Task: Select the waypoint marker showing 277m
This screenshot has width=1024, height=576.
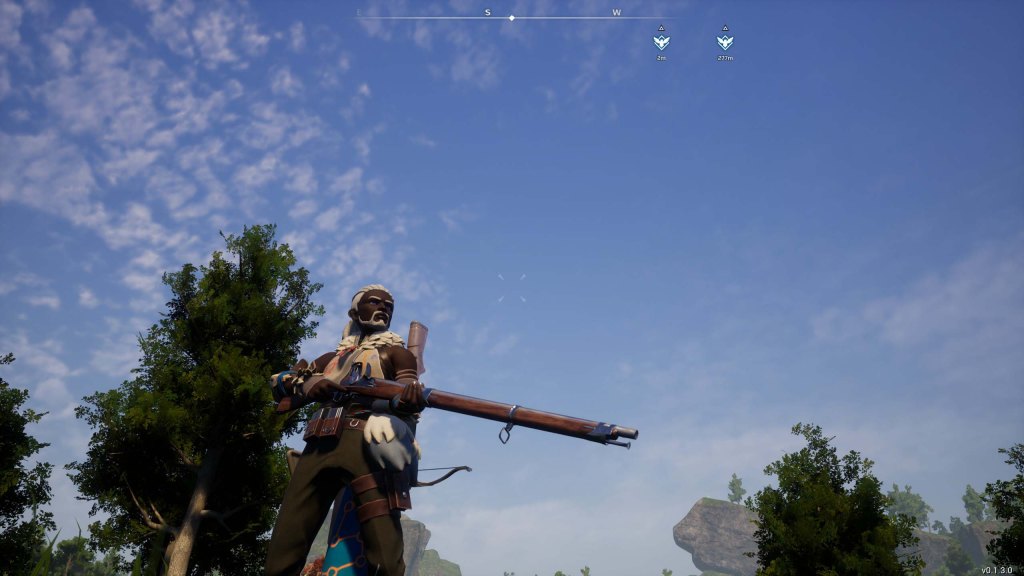Action: pos(725,42)
